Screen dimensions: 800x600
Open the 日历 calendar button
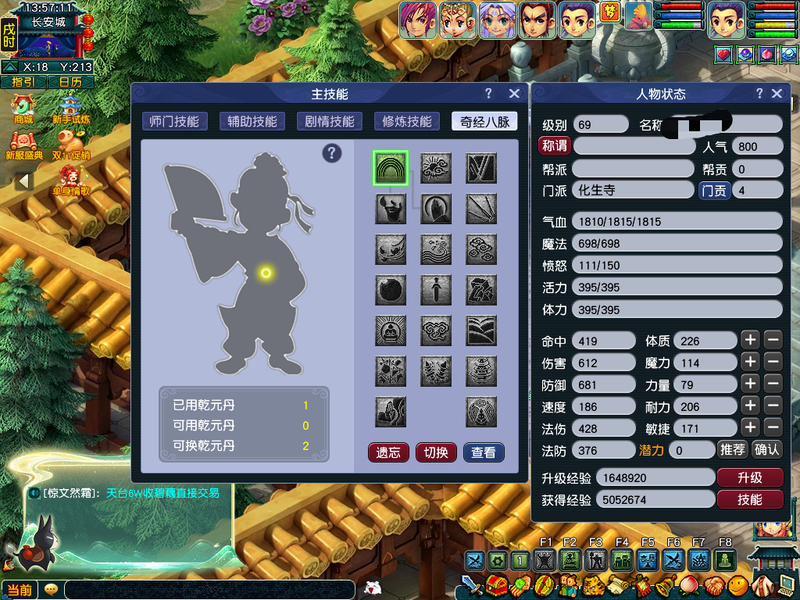point(70,82)
